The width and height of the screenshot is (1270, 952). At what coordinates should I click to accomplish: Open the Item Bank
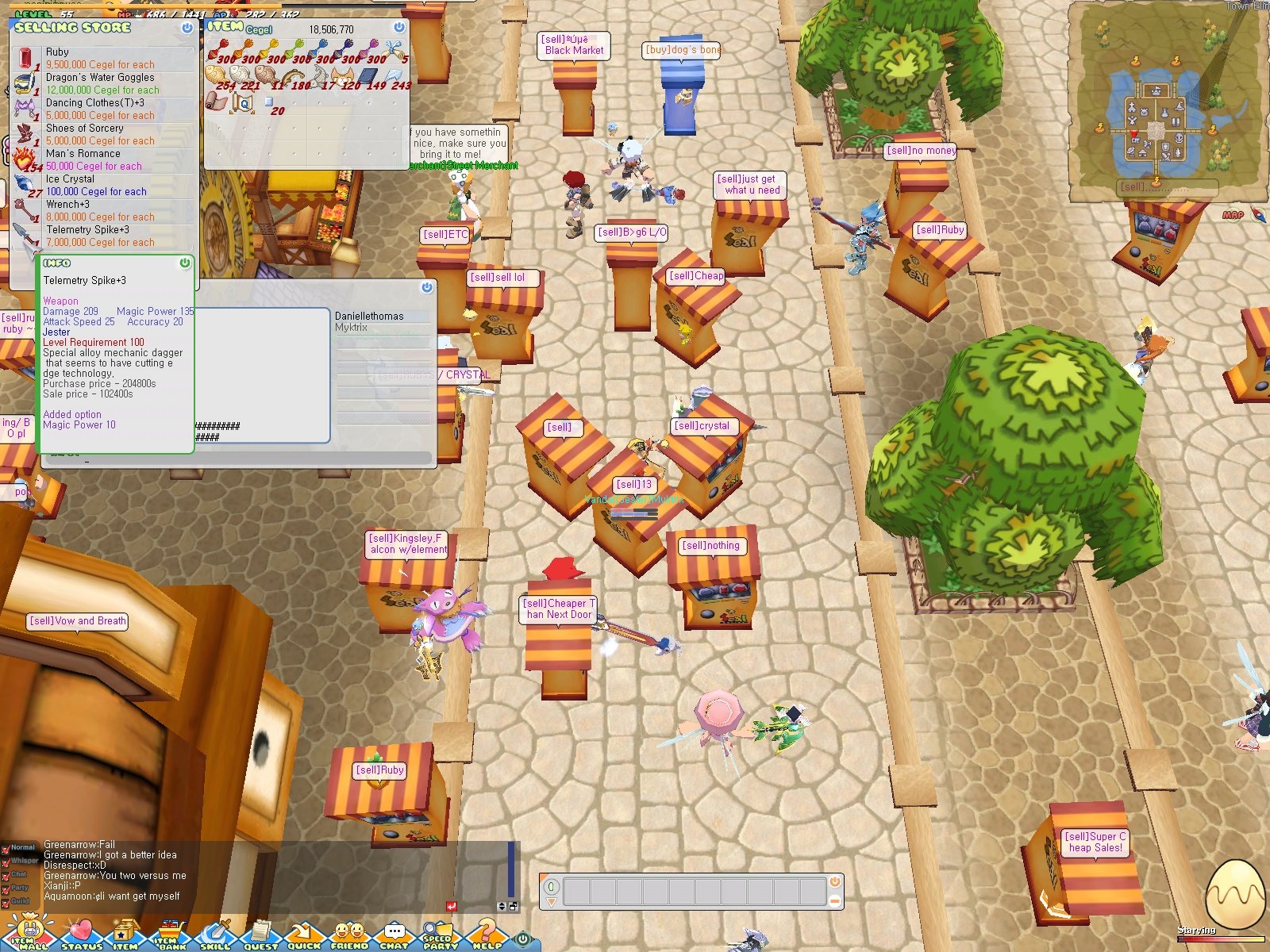tap(169, 939)
